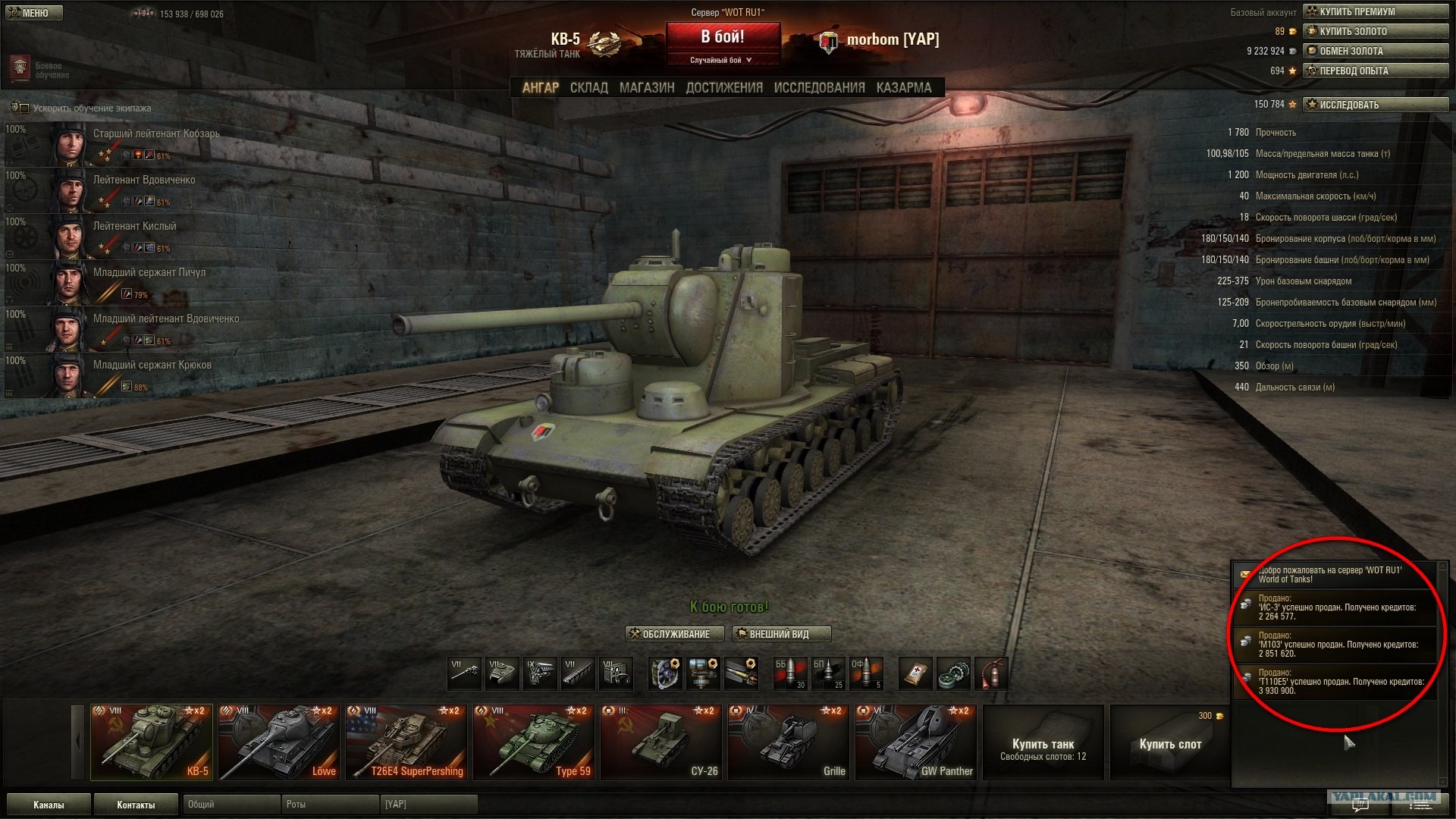Screen dimensions: 1456x819
Task: Open ПЕРЕВОД ОПЫТА conversion
Action: [1375, 71]
